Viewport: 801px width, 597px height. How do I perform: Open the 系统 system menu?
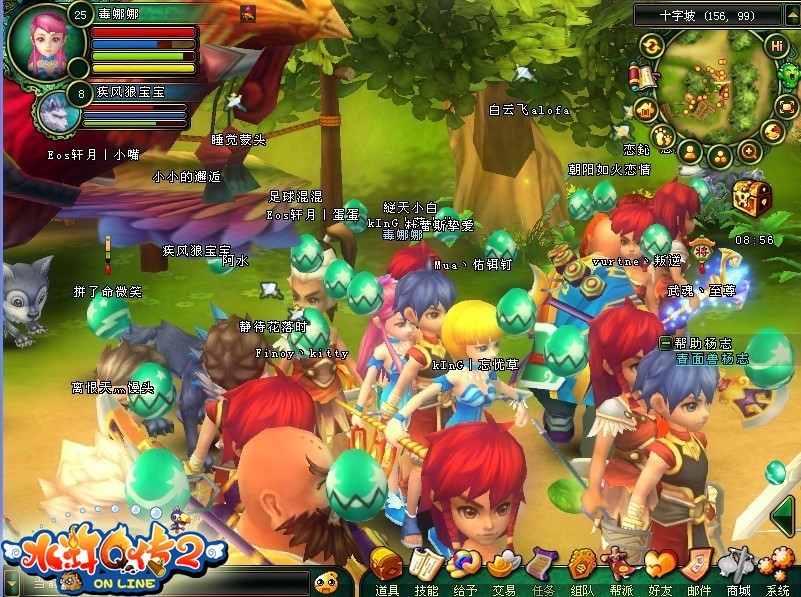pos(778,569)
